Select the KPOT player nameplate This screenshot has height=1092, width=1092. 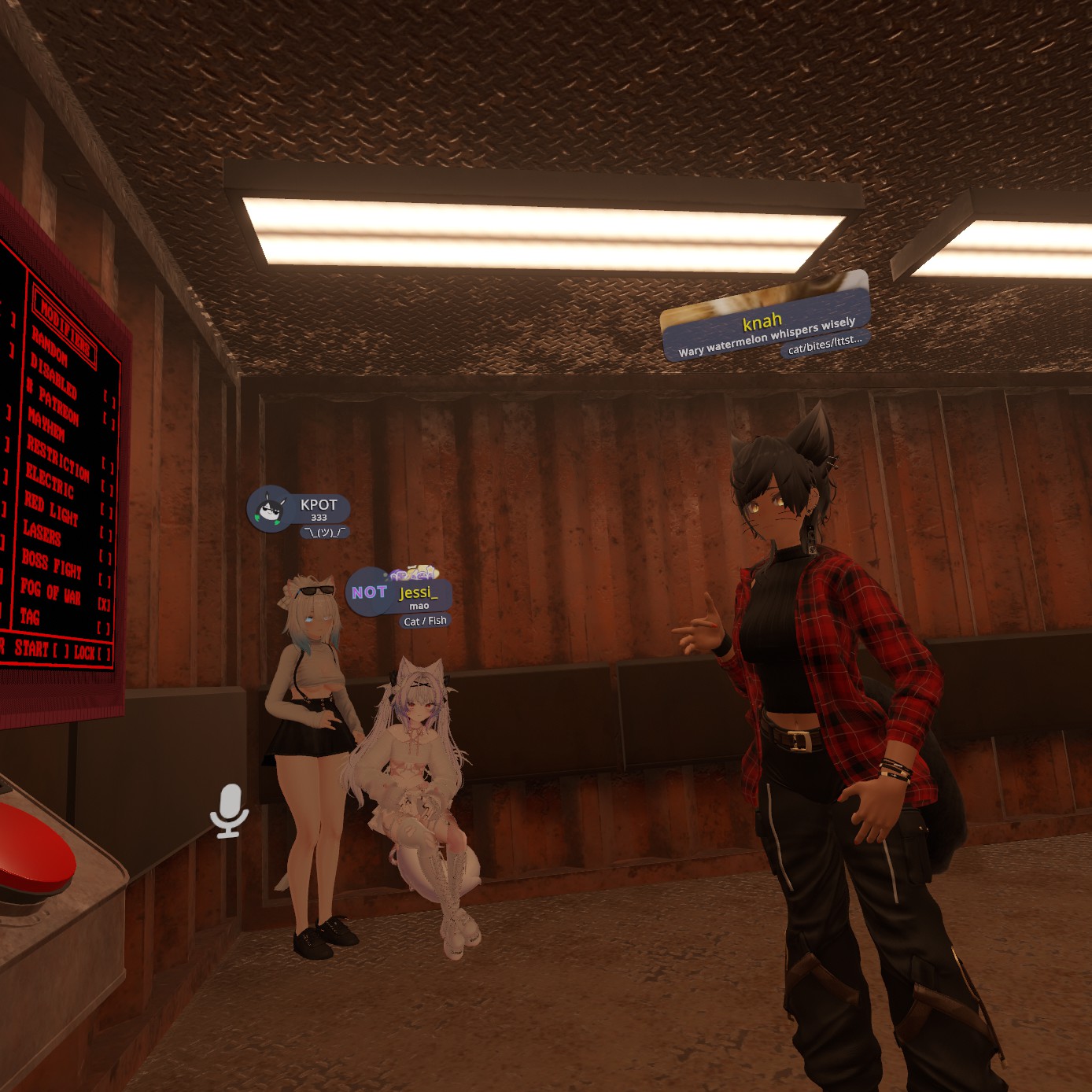click(x=300, y=510)
